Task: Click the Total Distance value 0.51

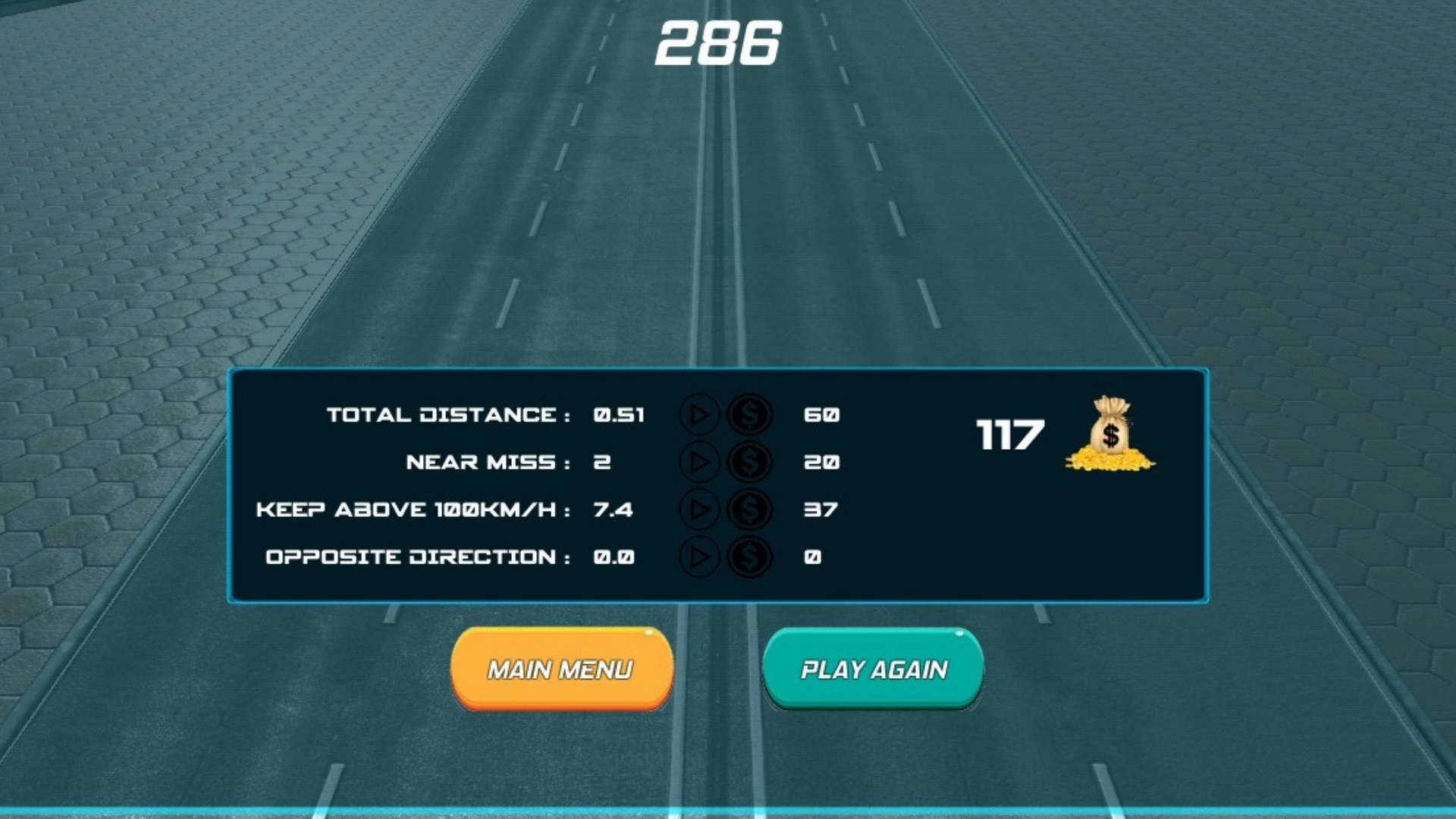Action: tap(620, 415)
